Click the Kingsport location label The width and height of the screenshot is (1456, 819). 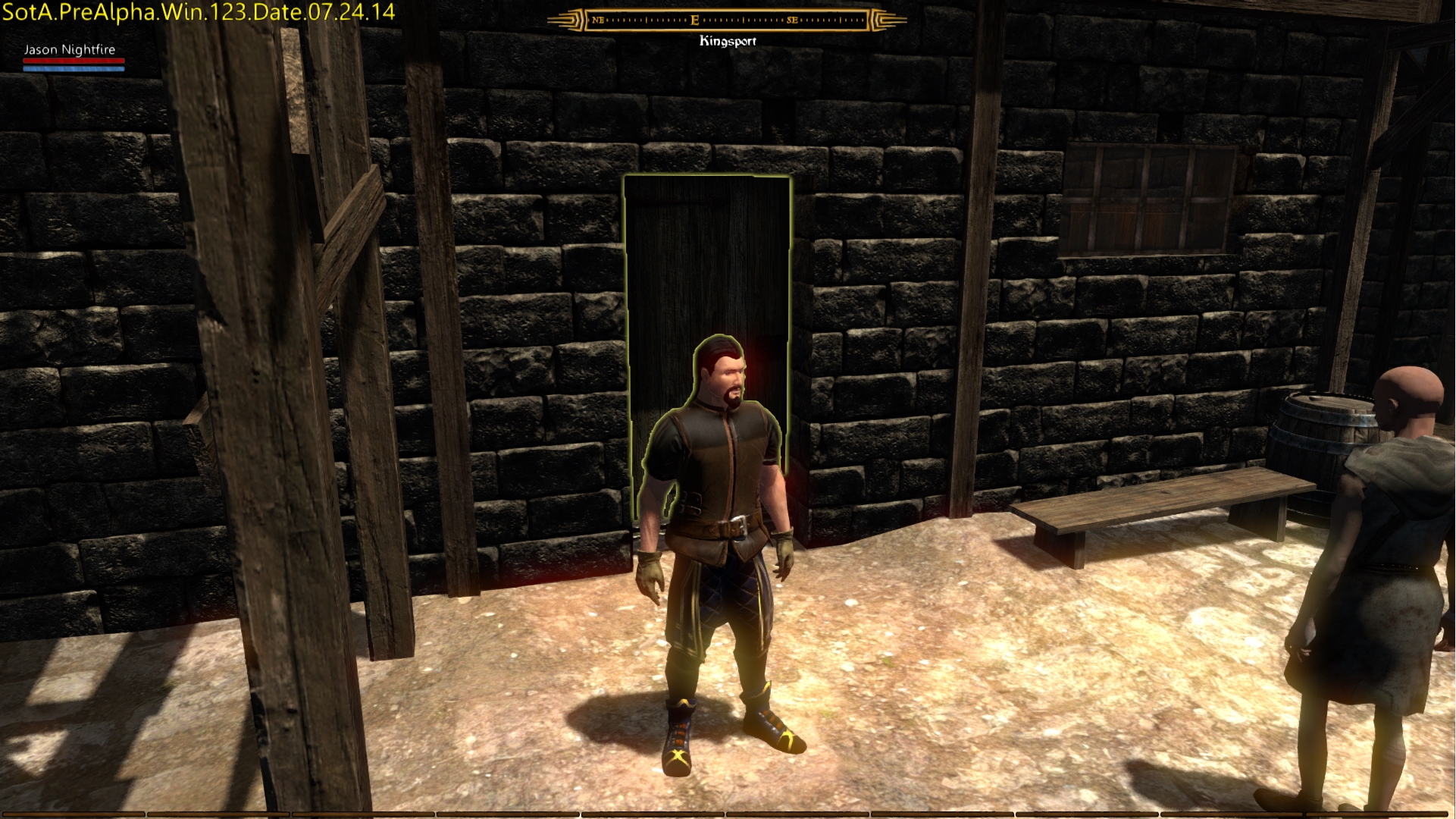click(728, 42)
